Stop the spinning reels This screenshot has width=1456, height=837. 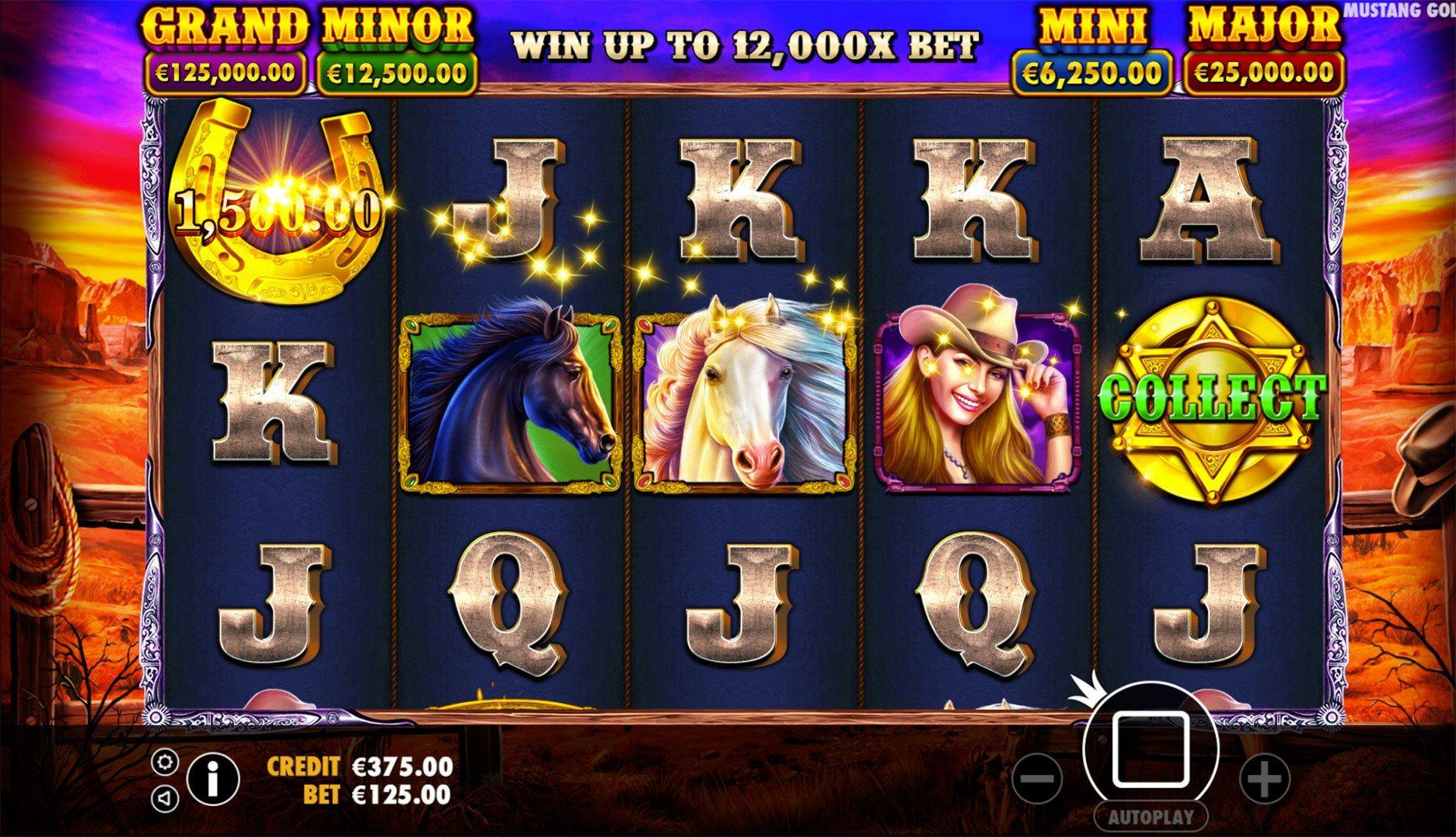point(1150,749)
